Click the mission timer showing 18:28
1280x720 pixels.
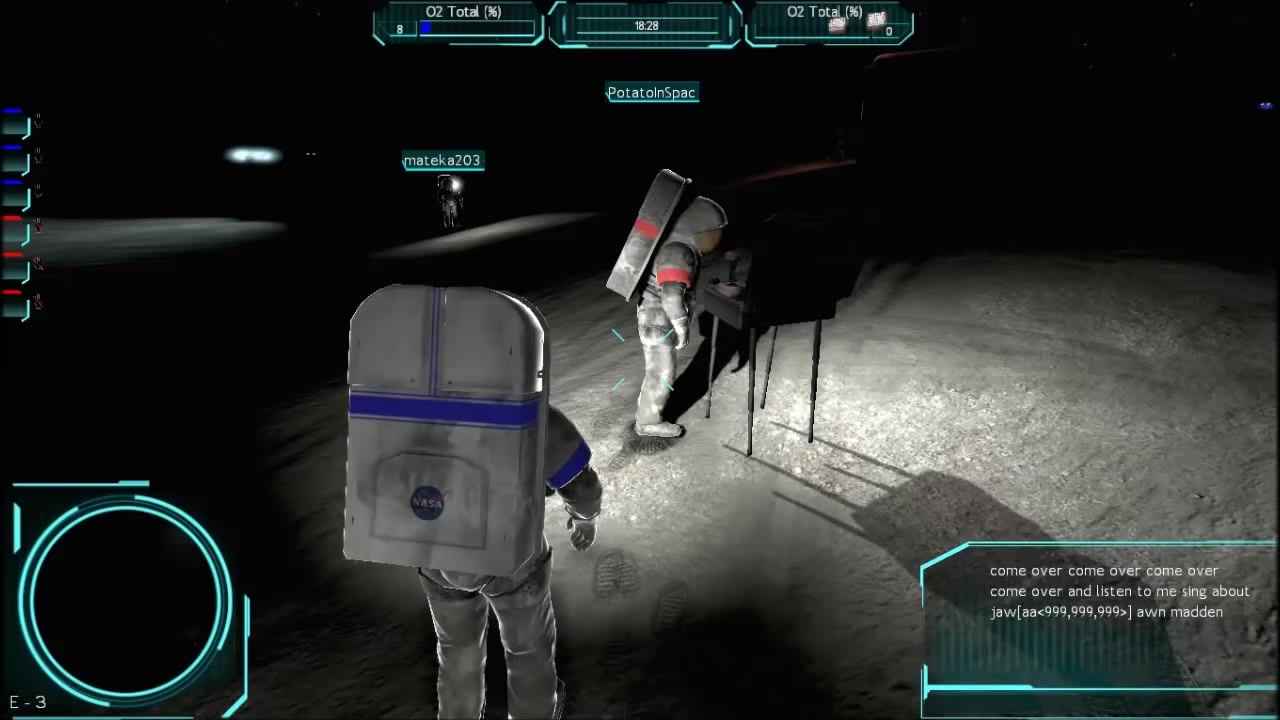point(644,27)
